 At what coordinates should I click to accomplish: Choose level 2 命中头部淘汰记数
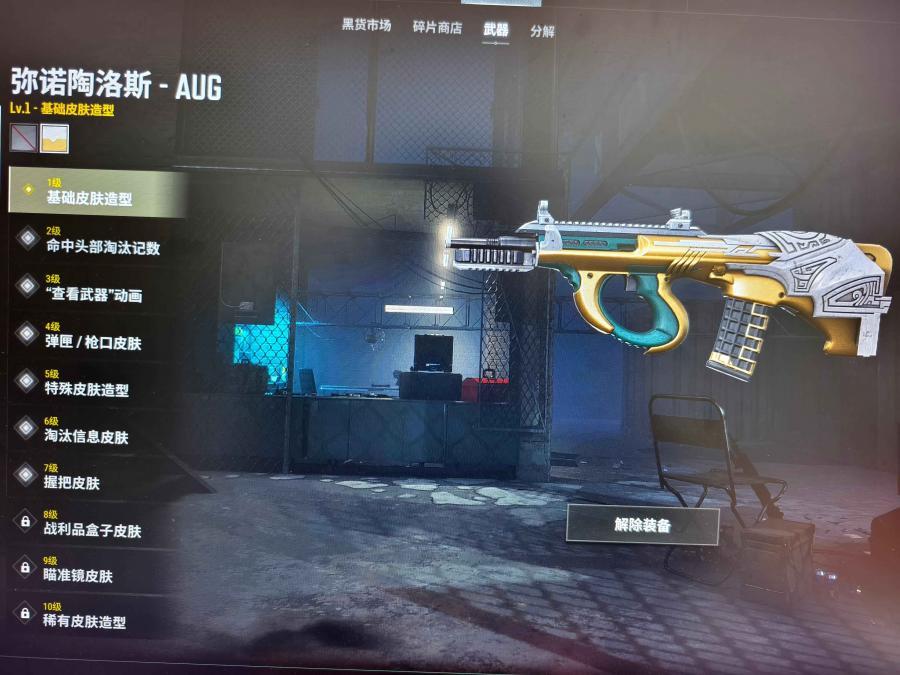point(97,241)
